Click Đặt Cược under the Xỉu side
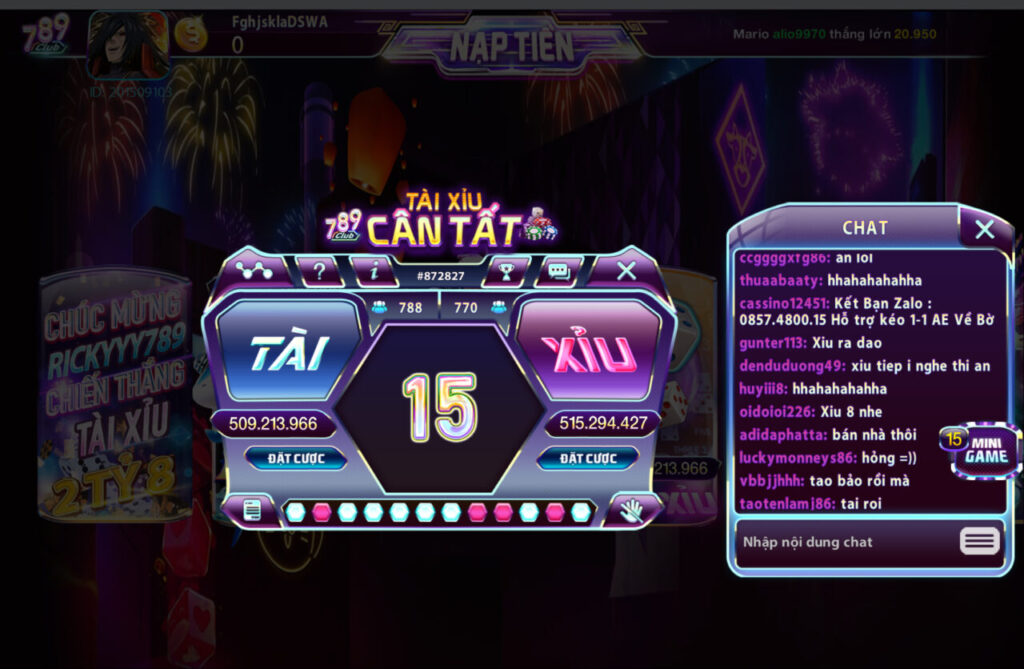This screenshot has width=1024, height=669. [586, 458]
